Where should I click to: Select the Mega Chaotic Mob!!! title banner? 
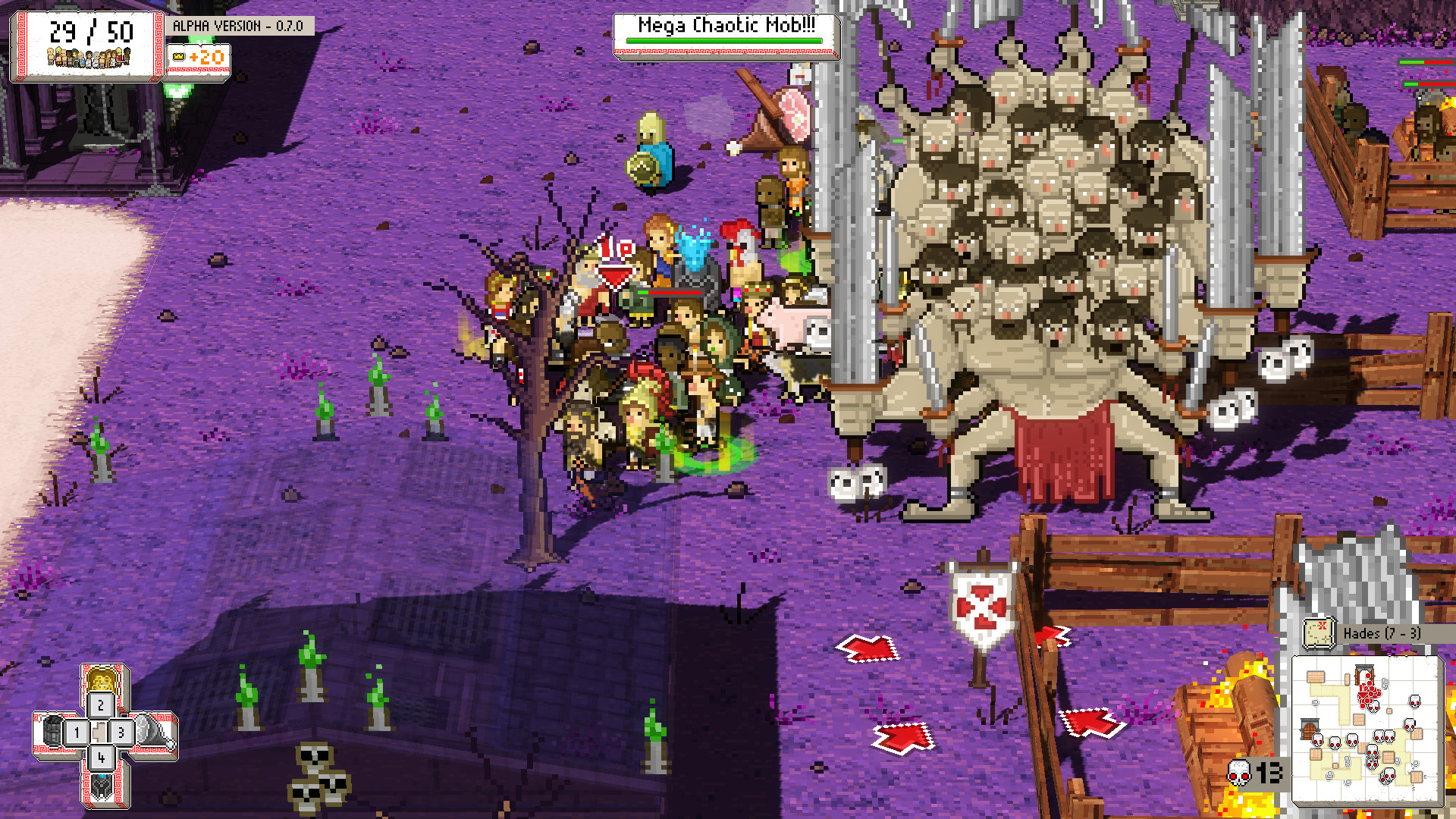coord(724,25)
